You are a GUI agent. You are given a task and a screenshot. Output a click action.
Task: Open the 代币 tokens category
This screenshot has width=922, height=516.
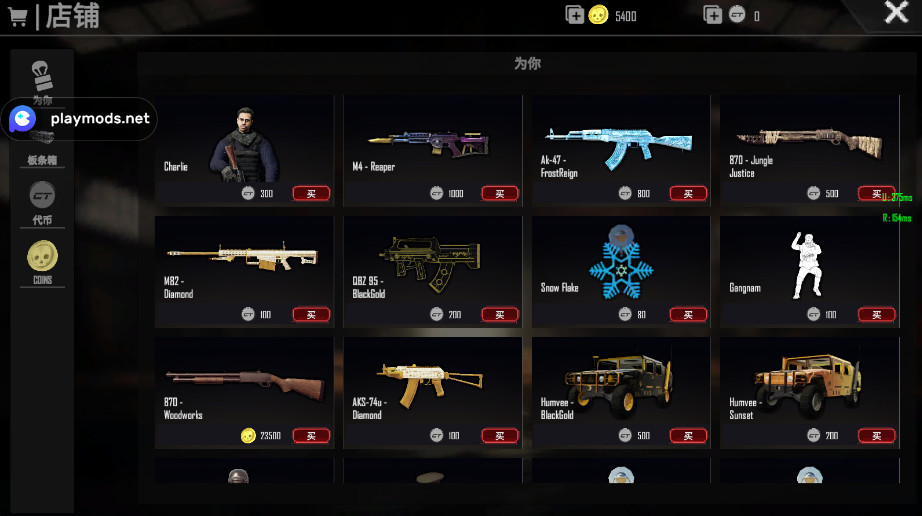click(42, 203)
